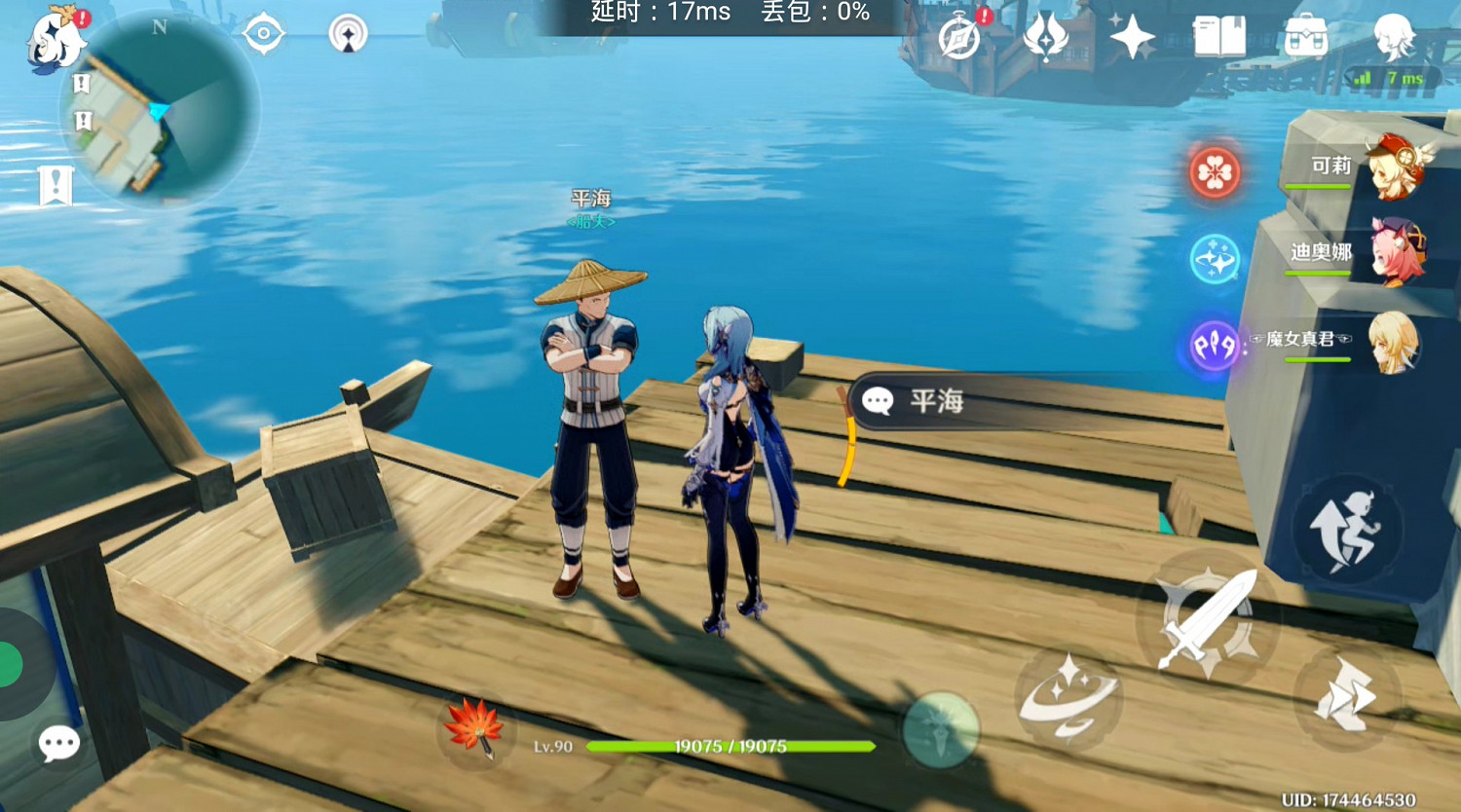Tap the sprint button
Image resolution: width=1461 pixels, height=812 pixels.
pos(1349,526)
